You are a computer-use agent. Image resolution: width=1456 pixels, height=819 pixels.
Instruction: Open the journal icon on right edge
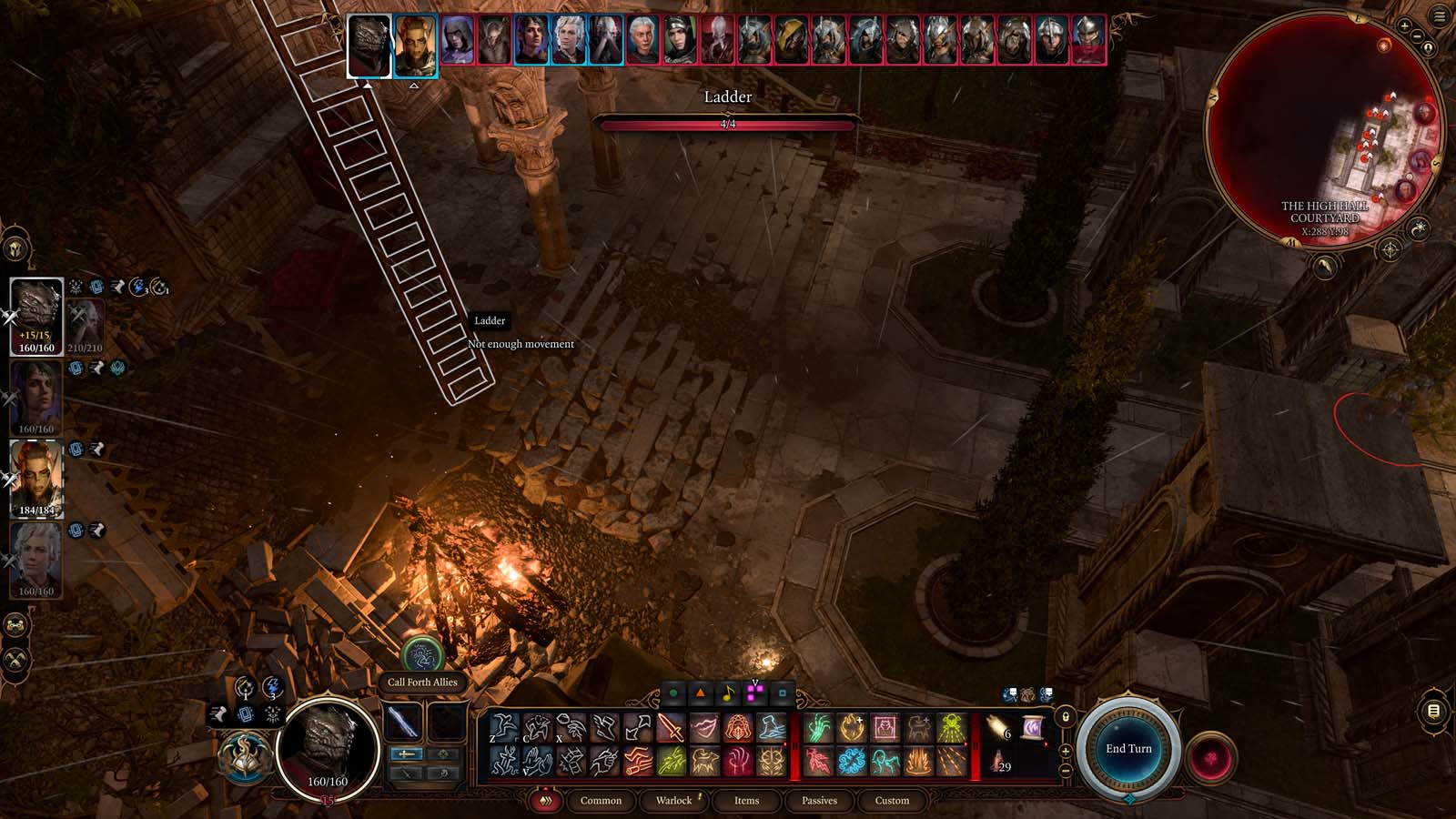coord(1433,711)
